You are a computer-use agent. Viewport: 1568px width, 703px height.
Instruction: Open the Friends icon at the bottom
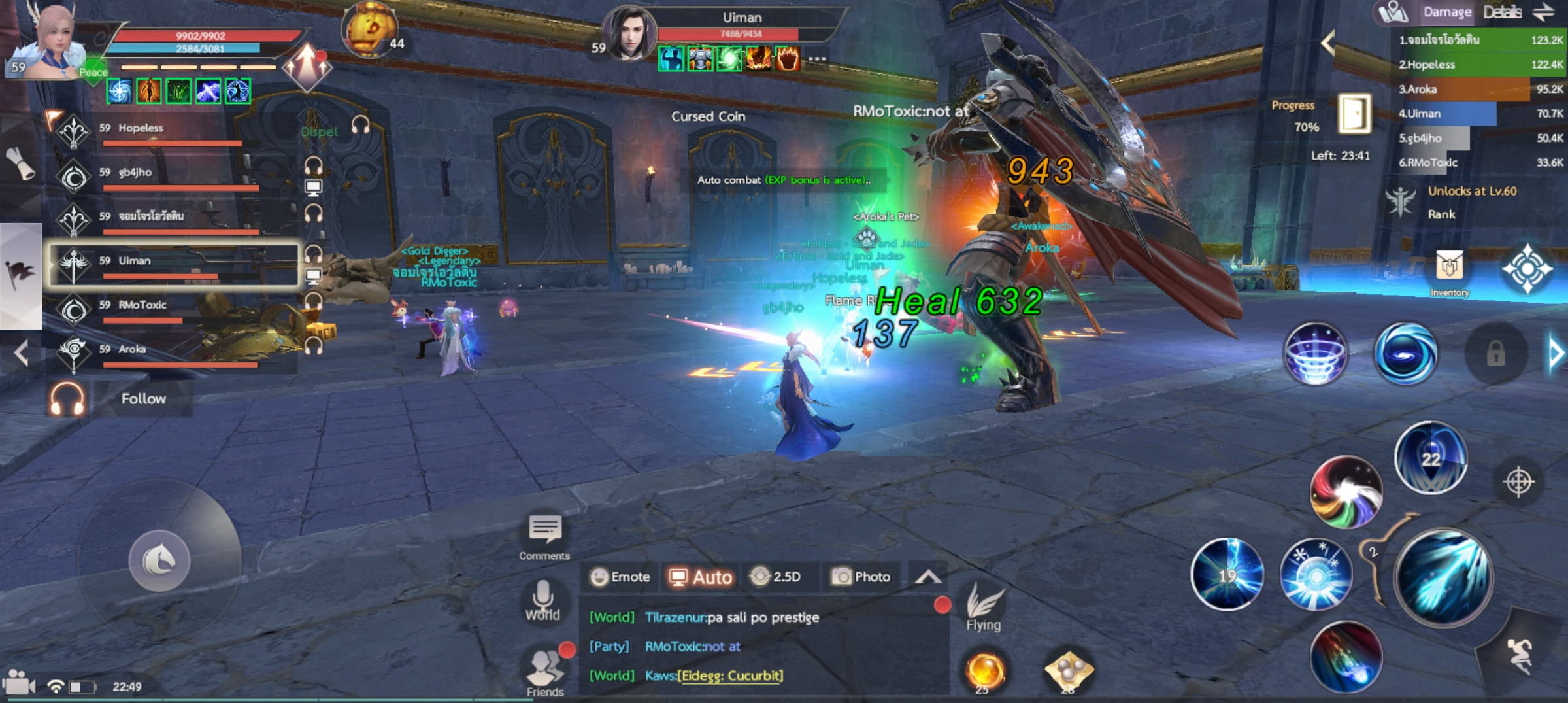(545, 665)
